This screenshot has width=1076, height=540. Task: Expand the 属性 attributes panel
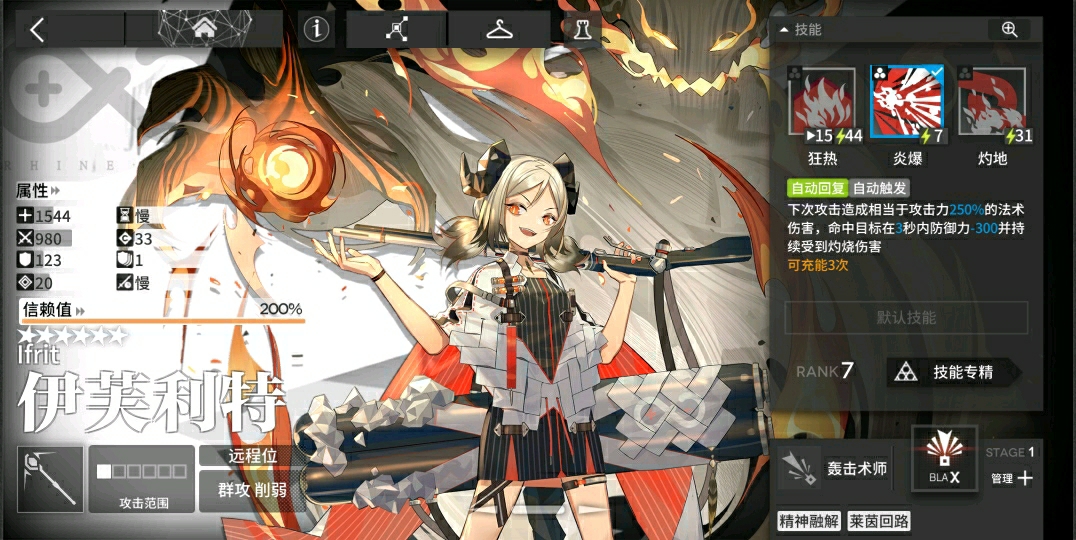tap(38, 190)
